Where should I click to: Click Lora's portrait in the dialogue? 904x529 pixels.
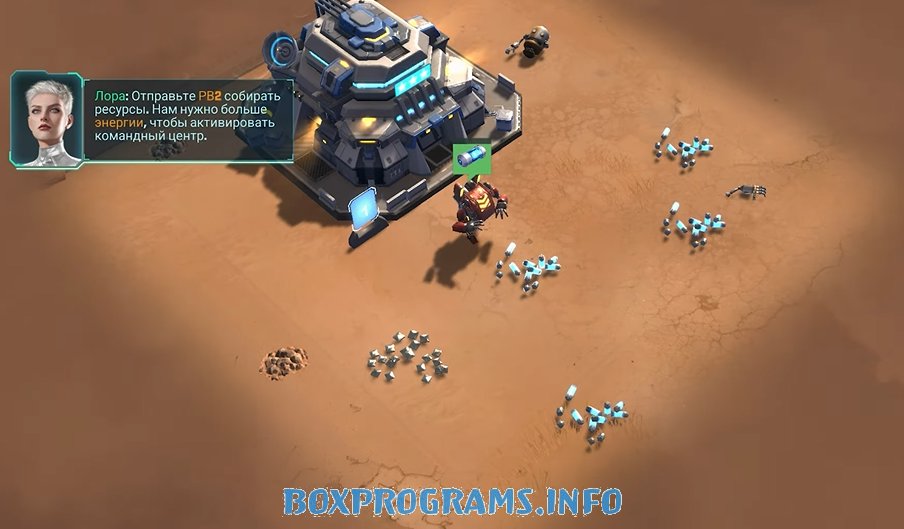pos(46,119)
